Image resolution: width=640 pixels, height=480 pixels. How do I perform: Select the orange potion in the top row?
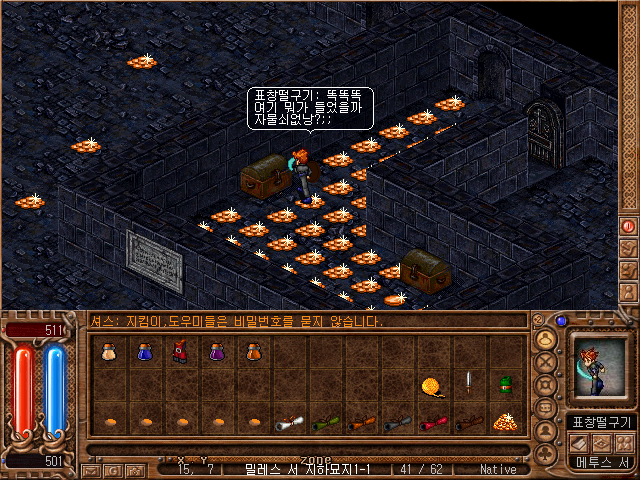(252, 352)
